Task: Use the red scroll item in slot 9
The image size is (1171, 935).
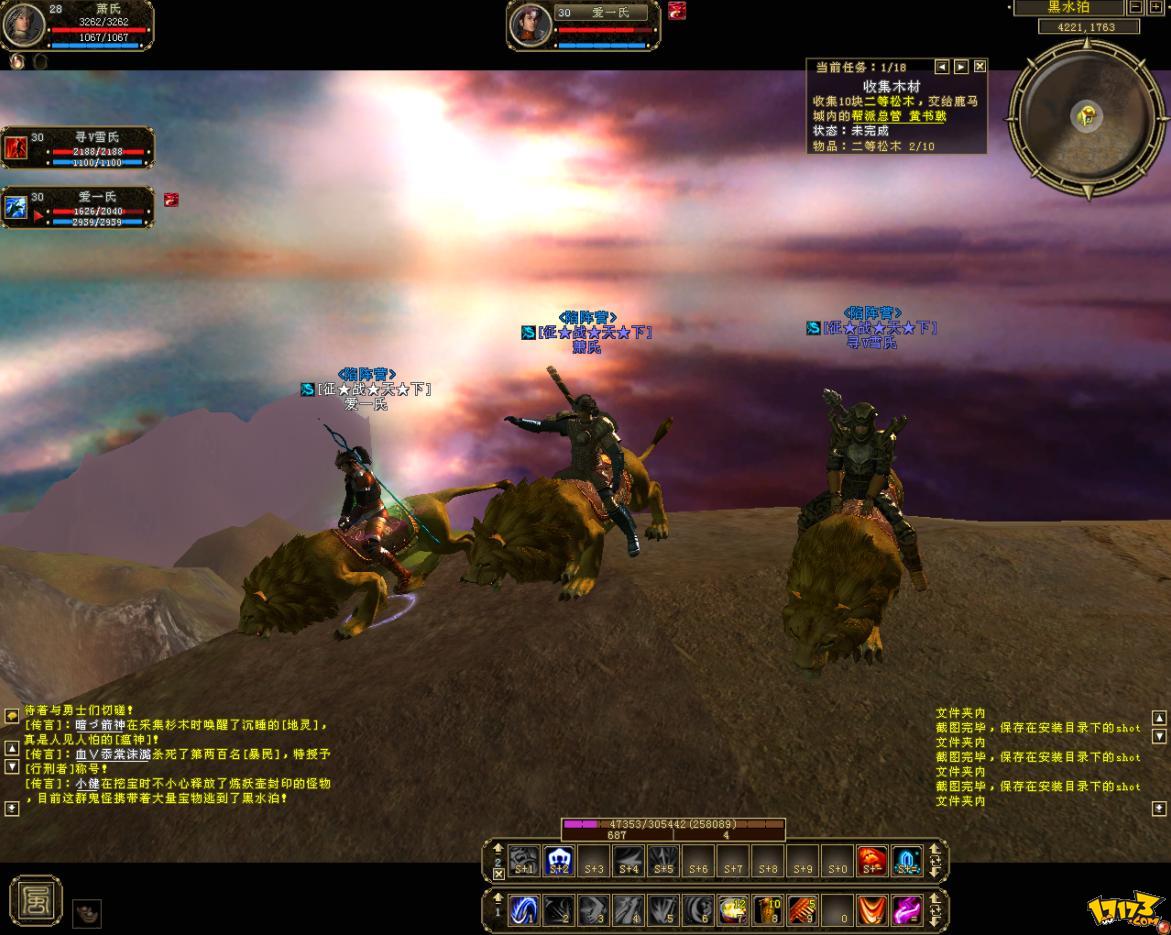Action: (x=802, y=910)
